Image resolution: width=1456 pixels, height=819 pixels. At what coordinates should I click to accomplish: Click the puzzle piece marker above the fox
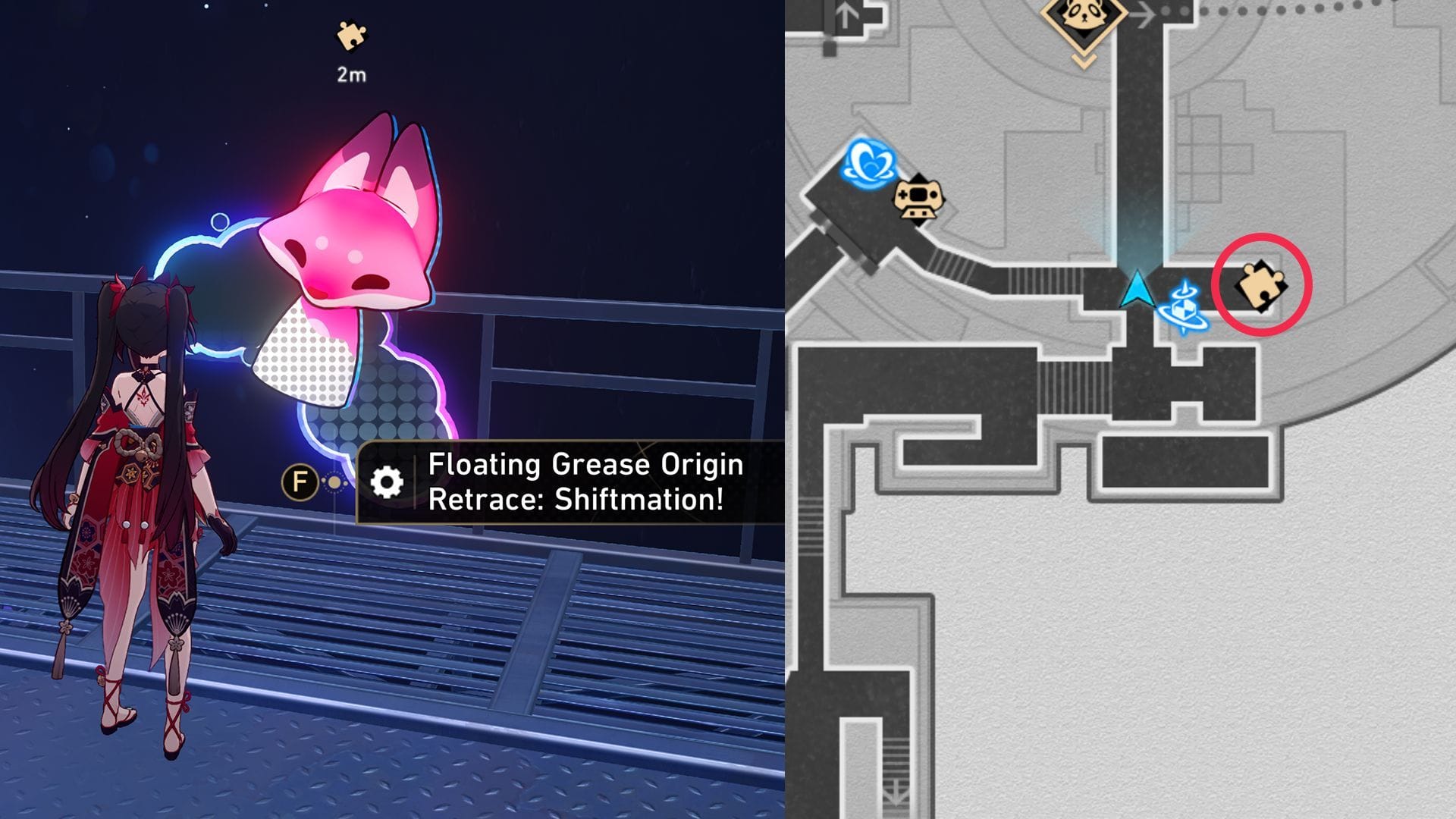pos(352,36)
